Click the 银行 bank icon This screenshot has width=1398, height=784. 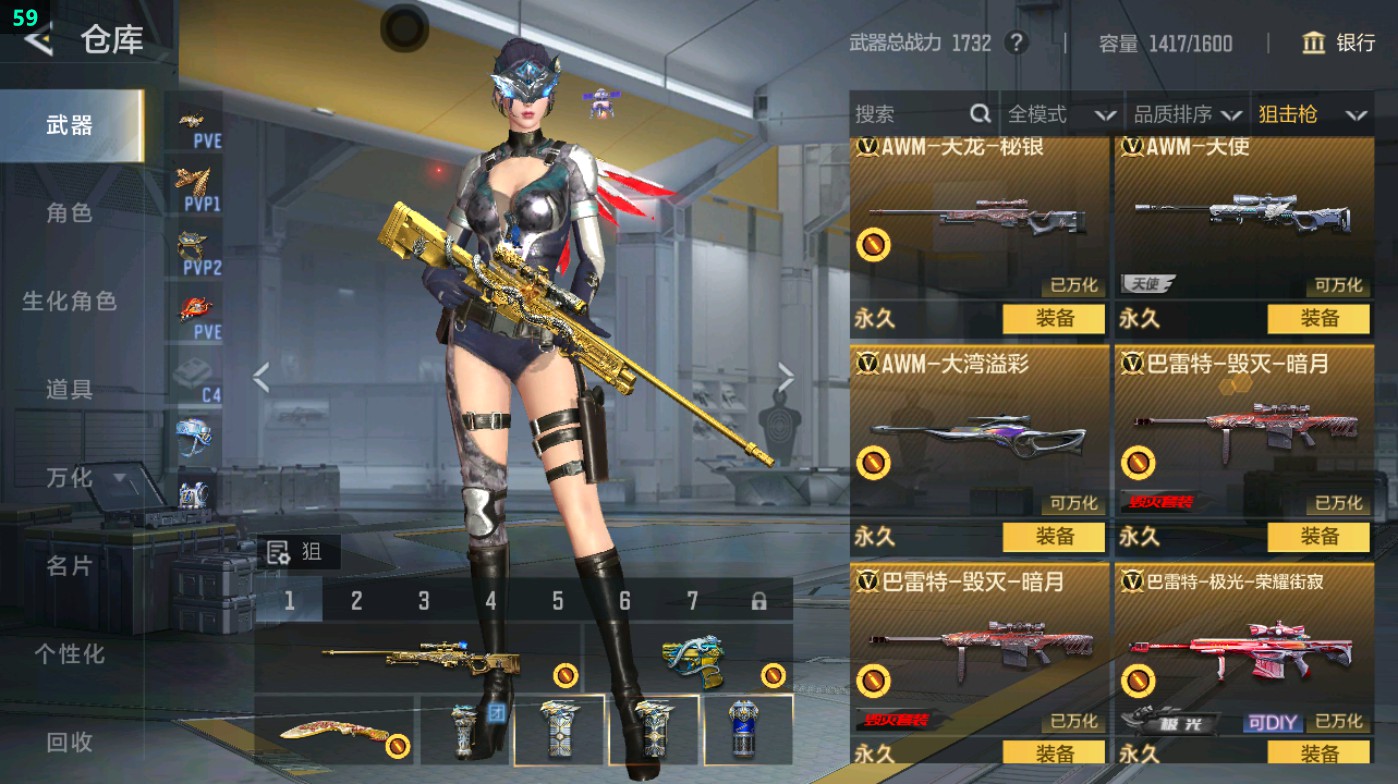click(1317, 44)
